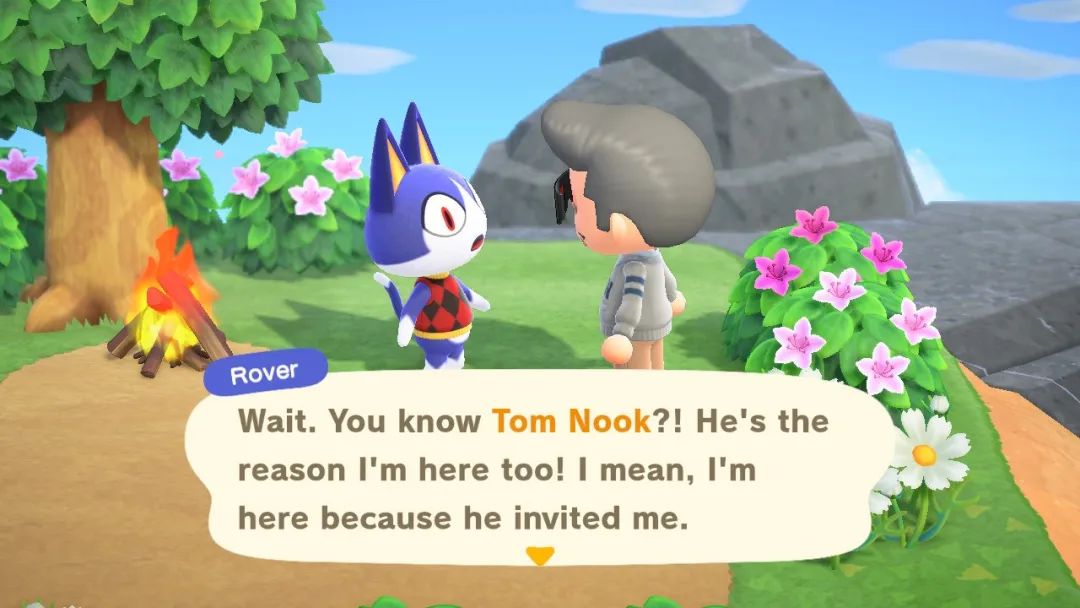Advance dialogue with the yellow arrow
Screen dimensions: 1080x608
540,556
